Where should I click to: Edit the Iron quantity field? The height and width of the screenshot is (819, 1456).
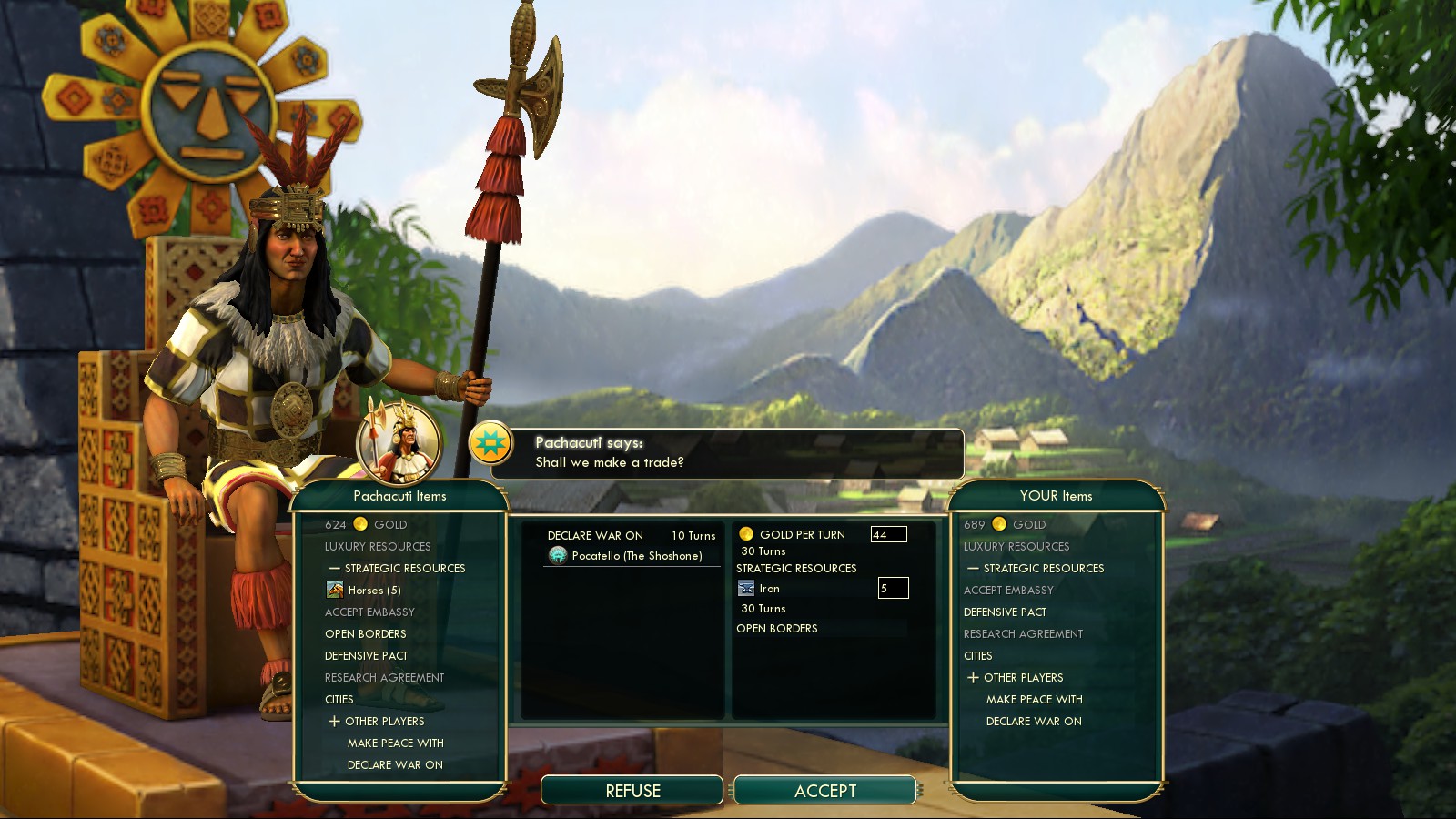pos(893,589)
